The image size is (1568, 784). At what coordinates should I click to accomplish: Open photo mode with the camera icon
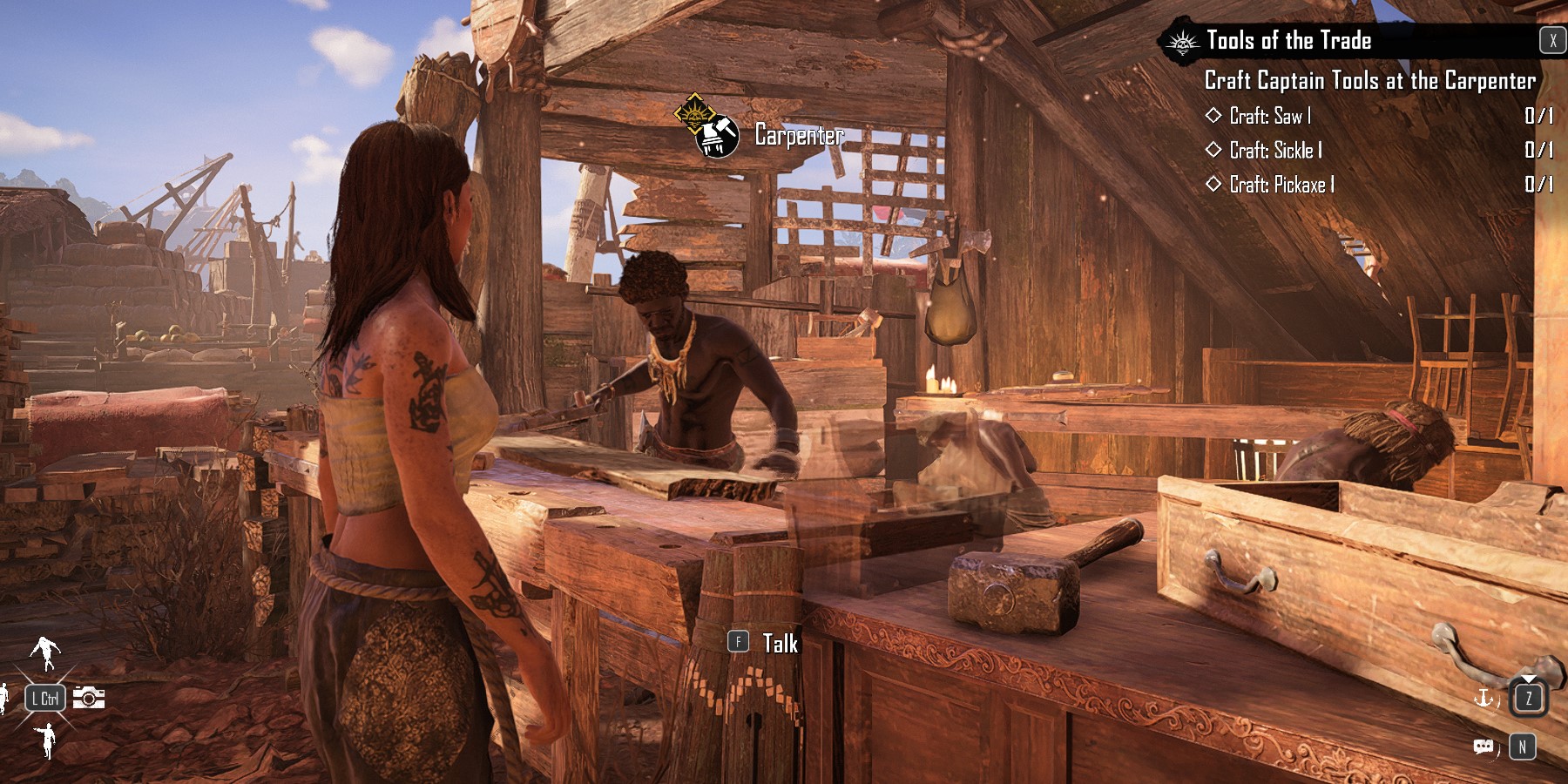tap(89, 698)
